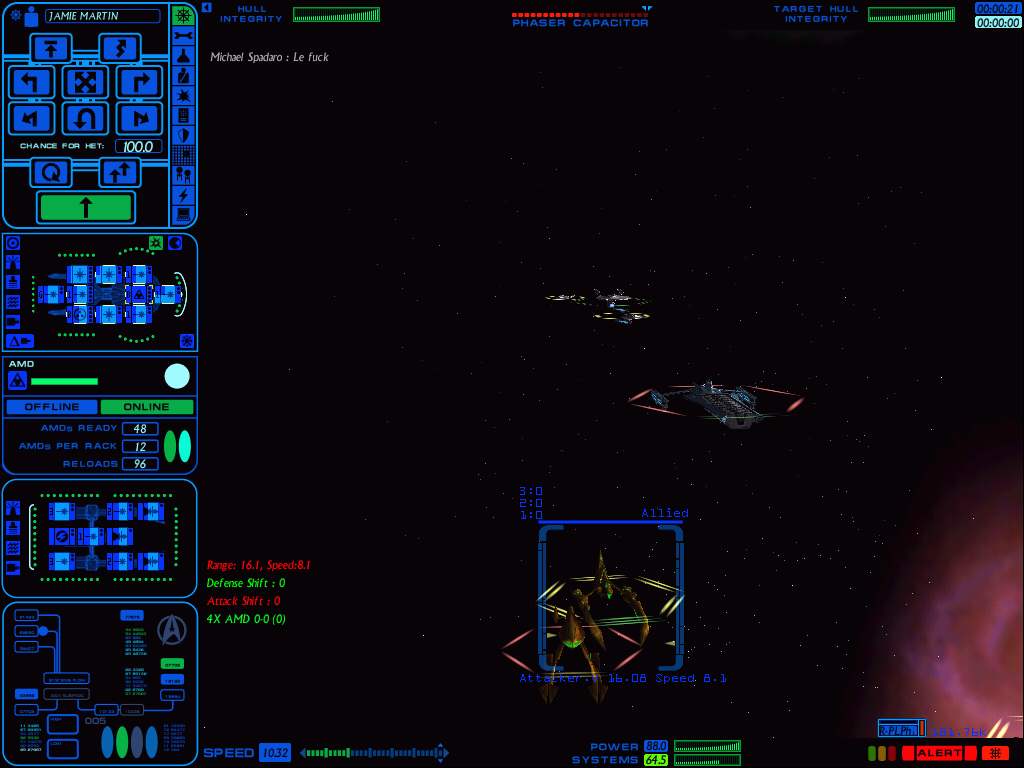Select the helm wheel panel tab
1024x768 pixels.
[183, 16]
